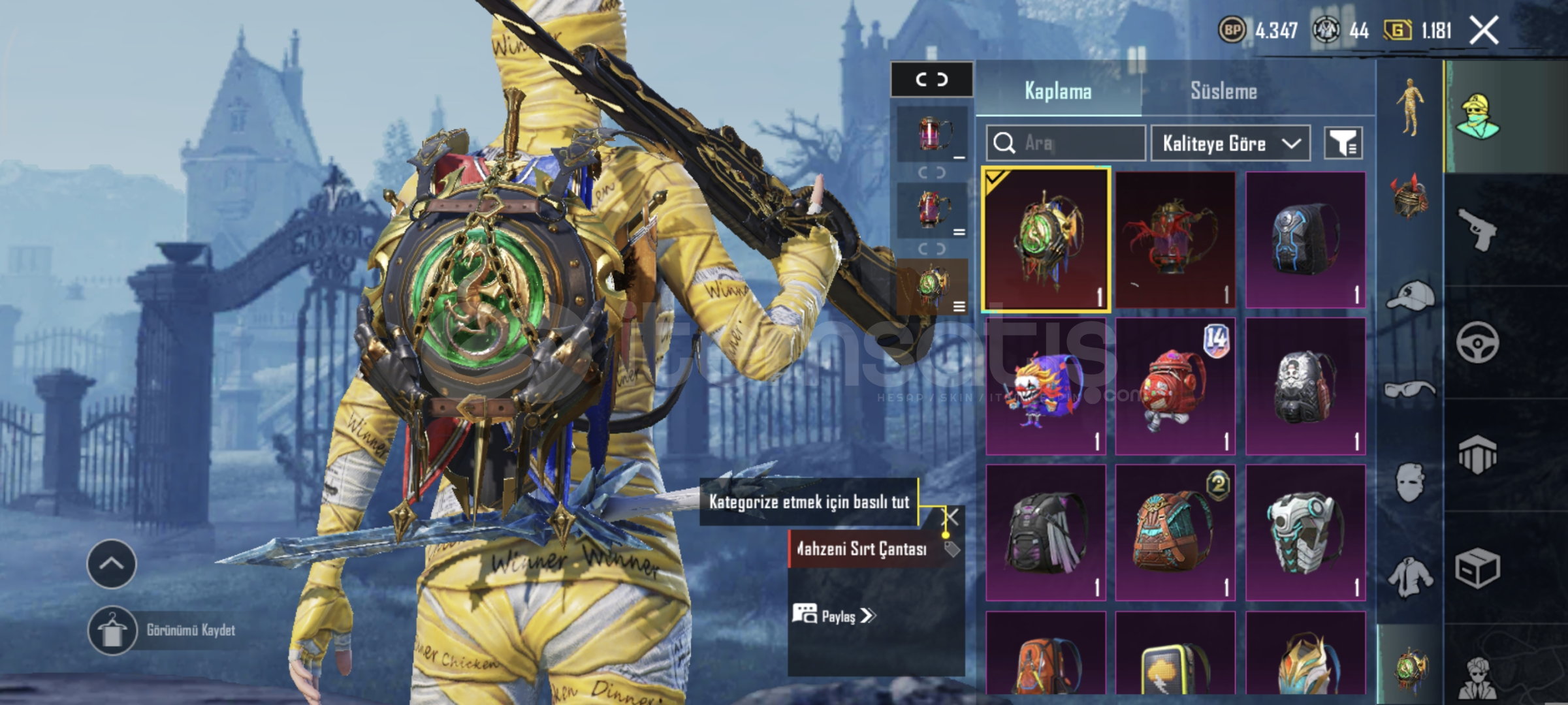
Task: Collapse panel with the up arrow button
Action: (x=111, y=563)
